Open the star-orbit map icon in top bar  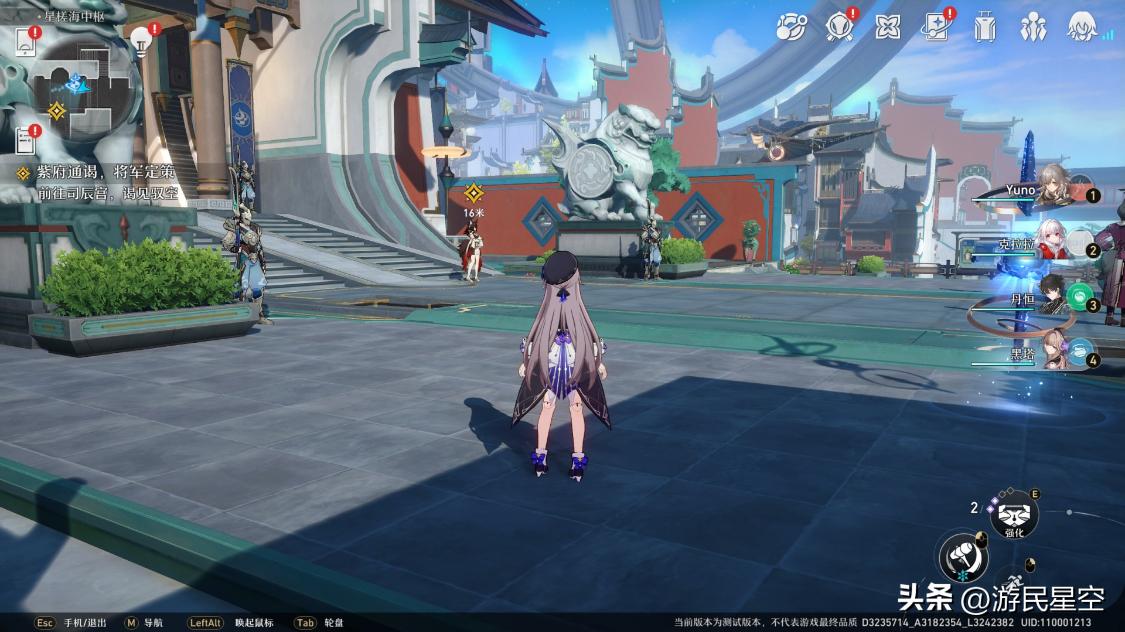point(792,27)
